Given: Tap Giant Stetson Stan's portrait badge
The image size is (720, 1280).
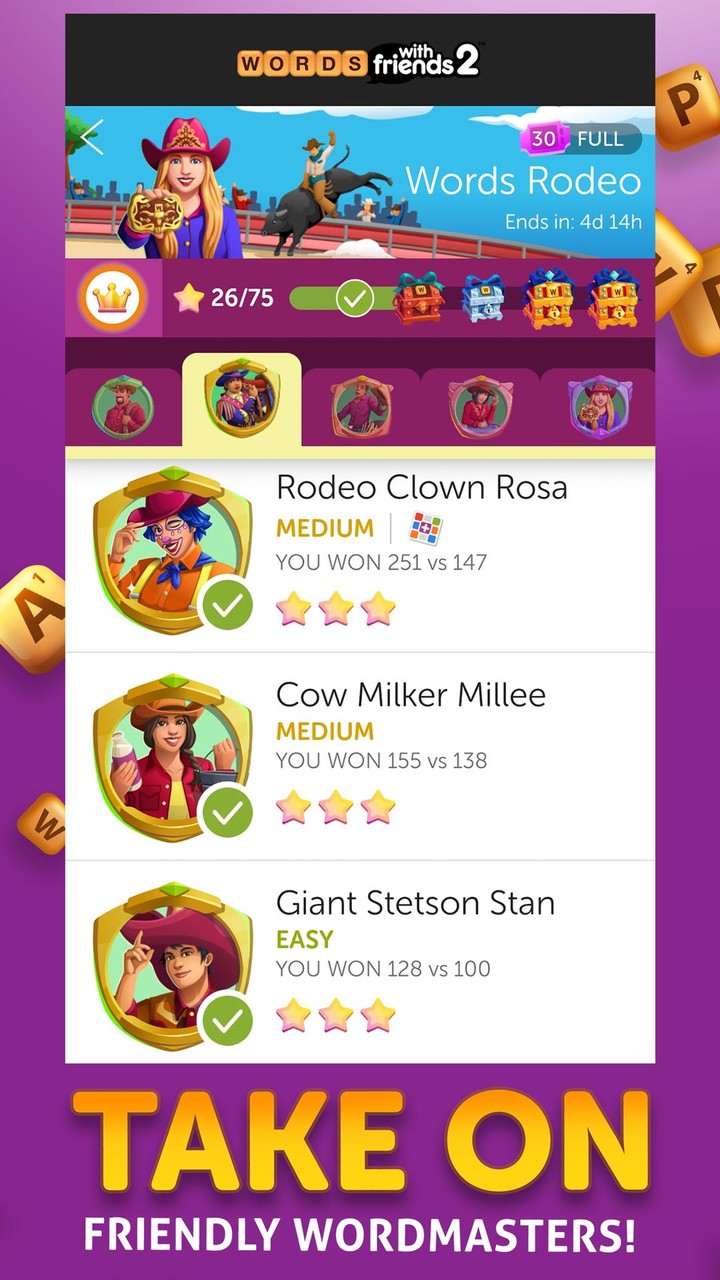Looking at the screenshot, I should tap(172, 964).
